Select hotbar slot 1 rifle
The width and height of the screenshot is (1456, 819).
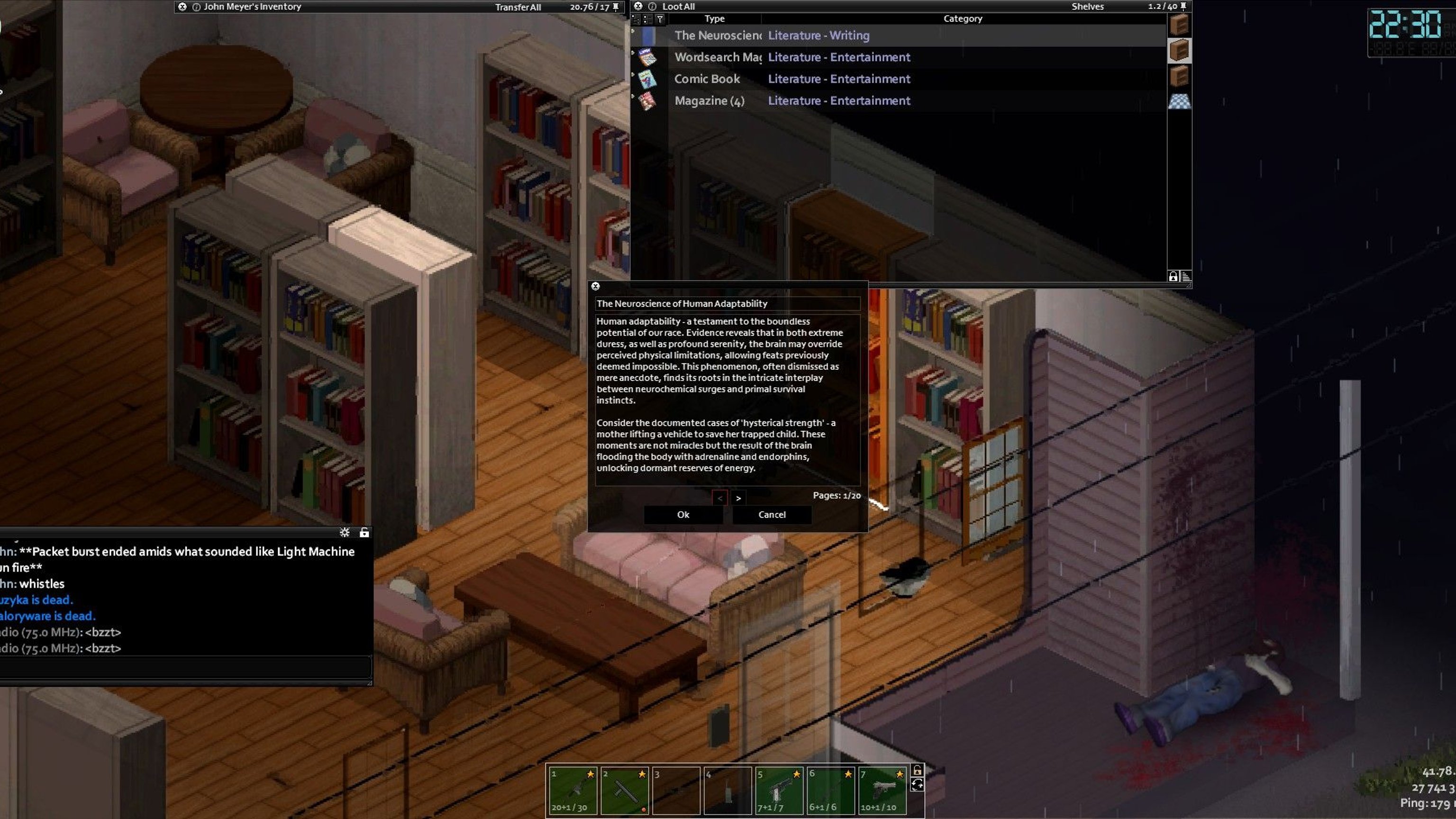[x=573, y=790]
